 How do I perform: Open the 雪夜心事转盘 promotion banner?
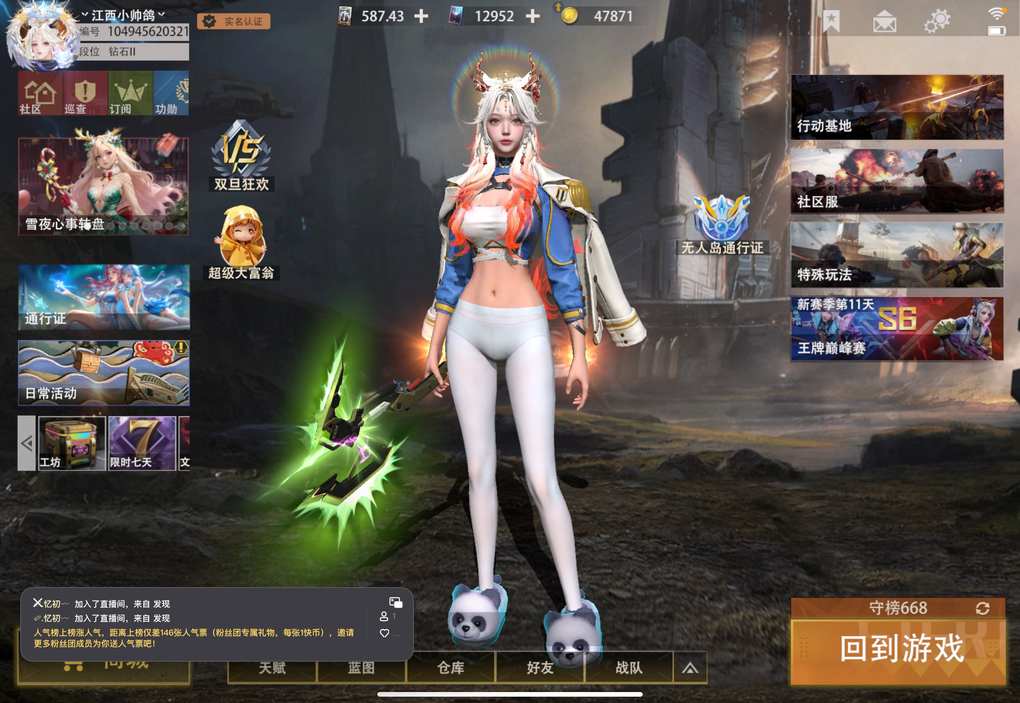tap(103, 186)
